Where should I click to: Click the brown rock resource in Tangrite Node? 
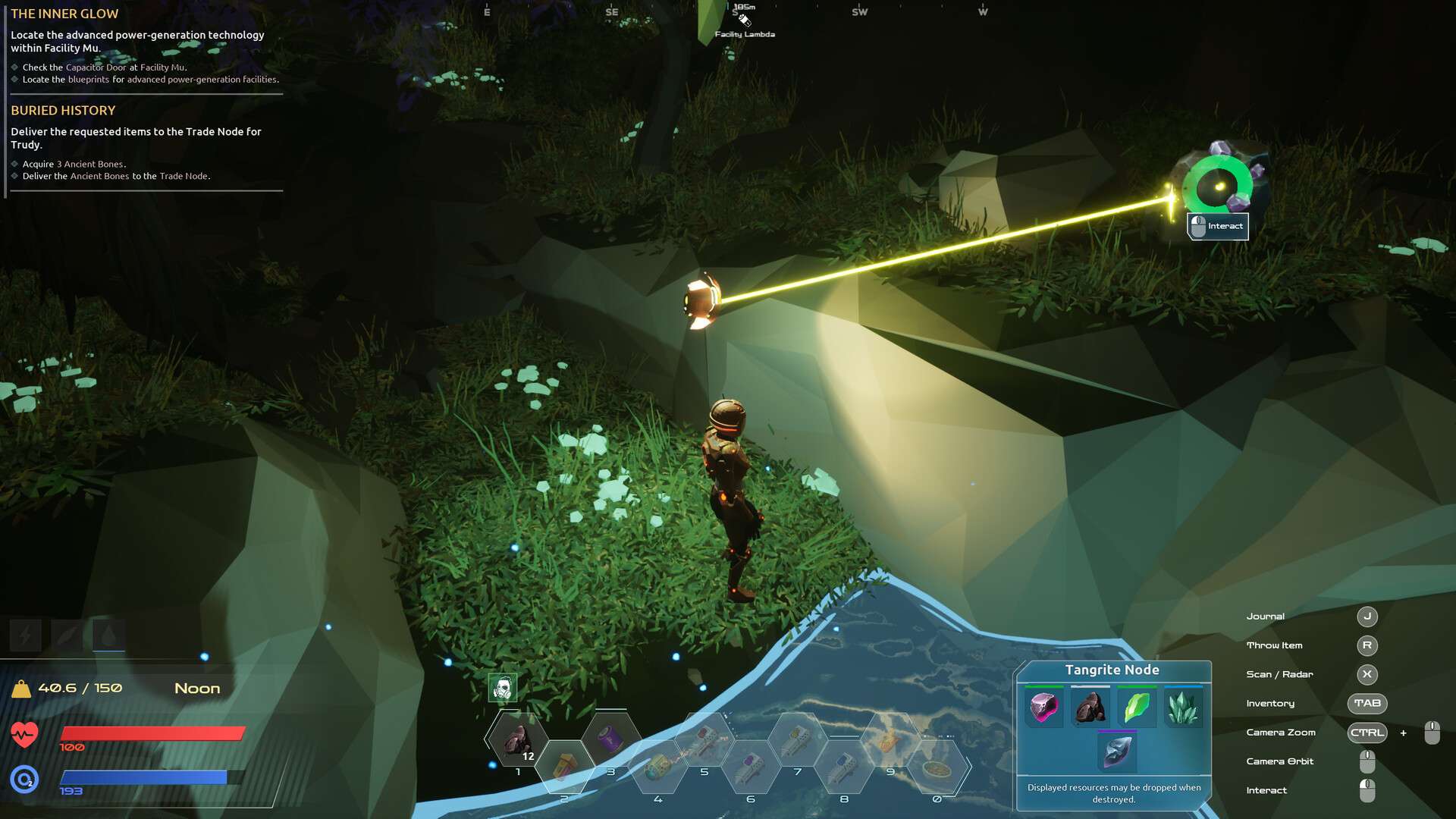point(1090,708)
